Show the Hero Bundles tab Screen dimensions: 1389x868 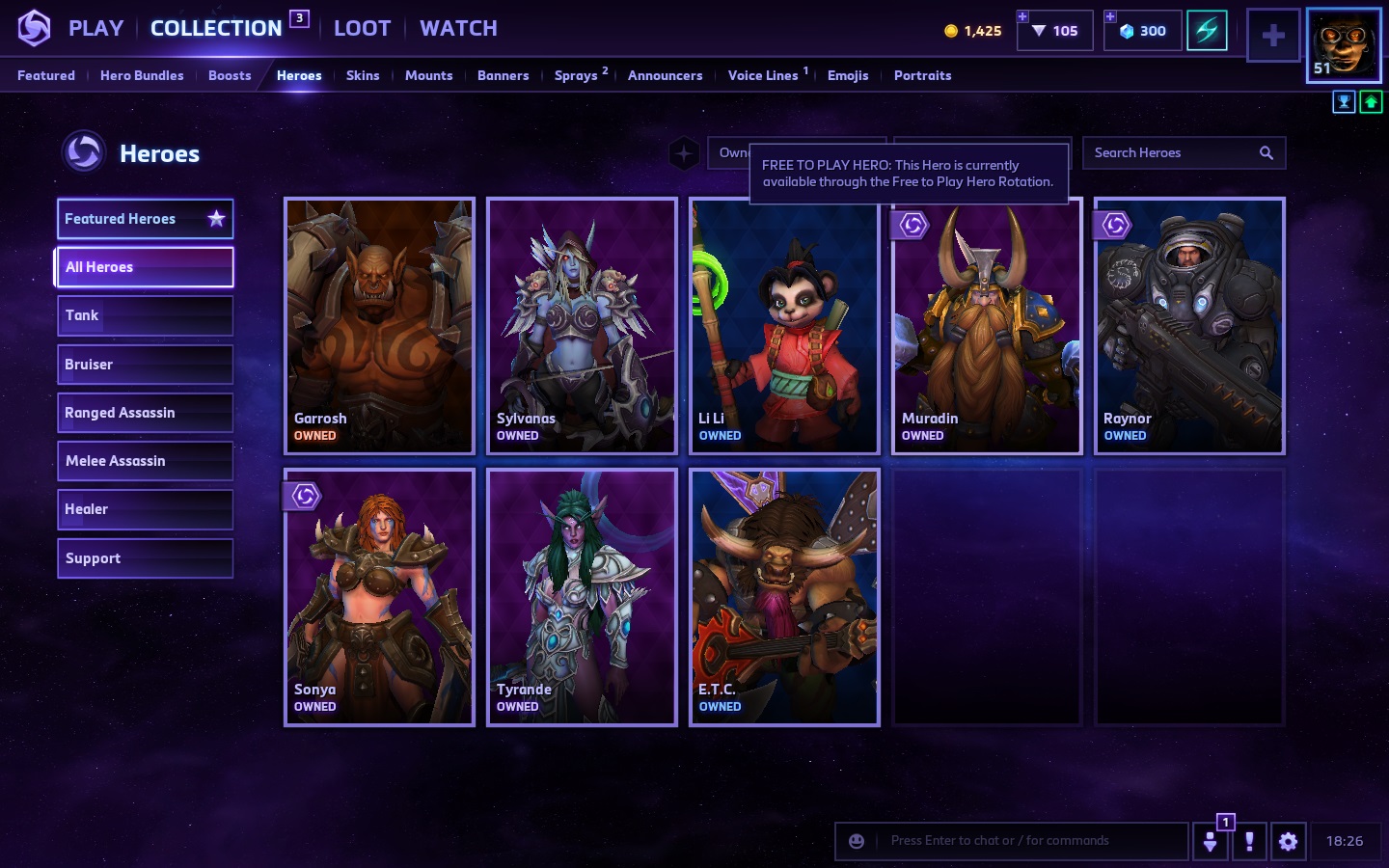coord(142,75)
